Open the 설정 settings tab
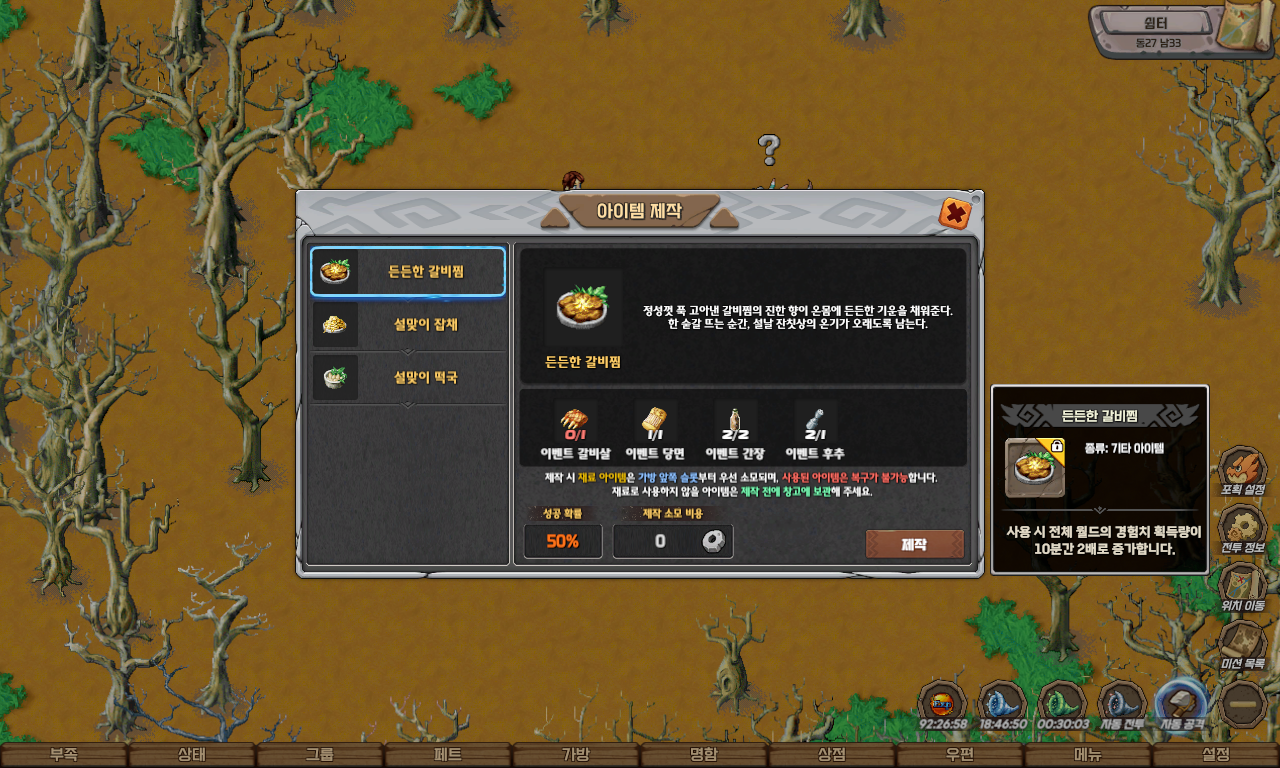Image resolution: width=1280 pixels, height=768 pixels. tap(1216, 755)
